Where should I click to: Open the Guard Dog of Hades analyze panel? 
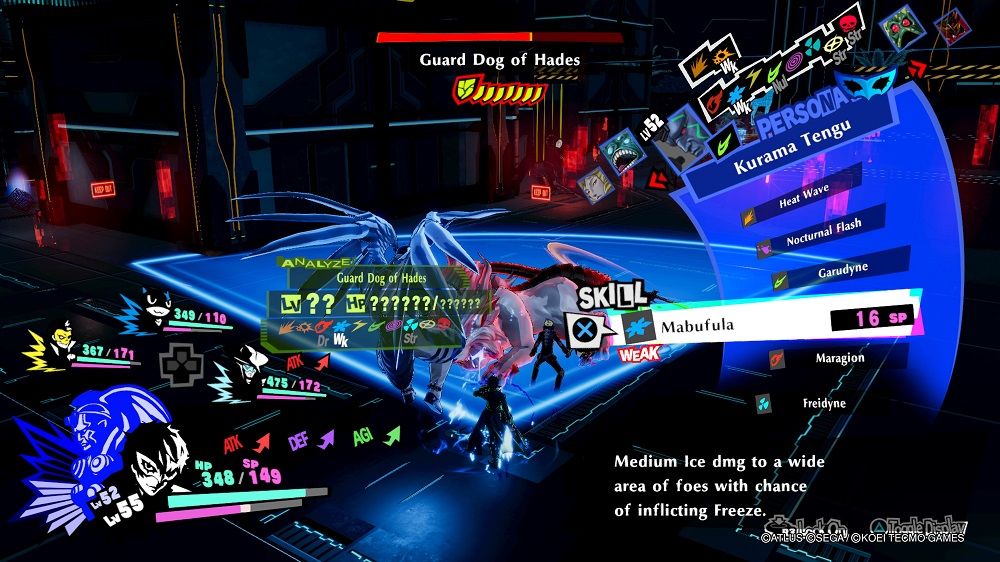(380, 302)
